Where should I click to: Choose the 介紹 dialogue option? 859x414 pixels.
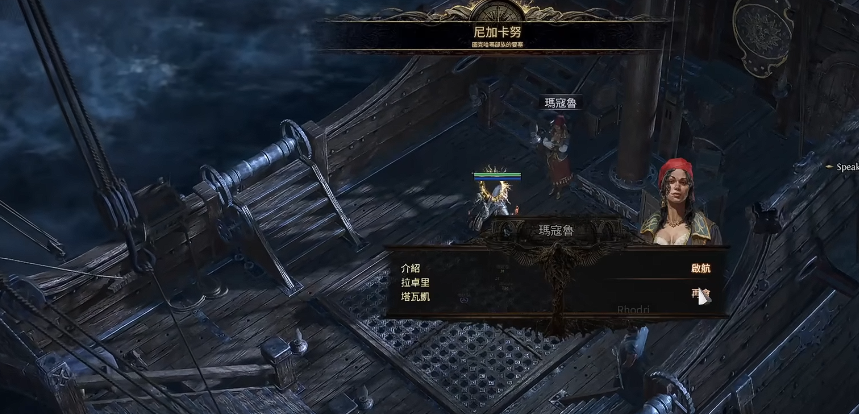point(410,269)
